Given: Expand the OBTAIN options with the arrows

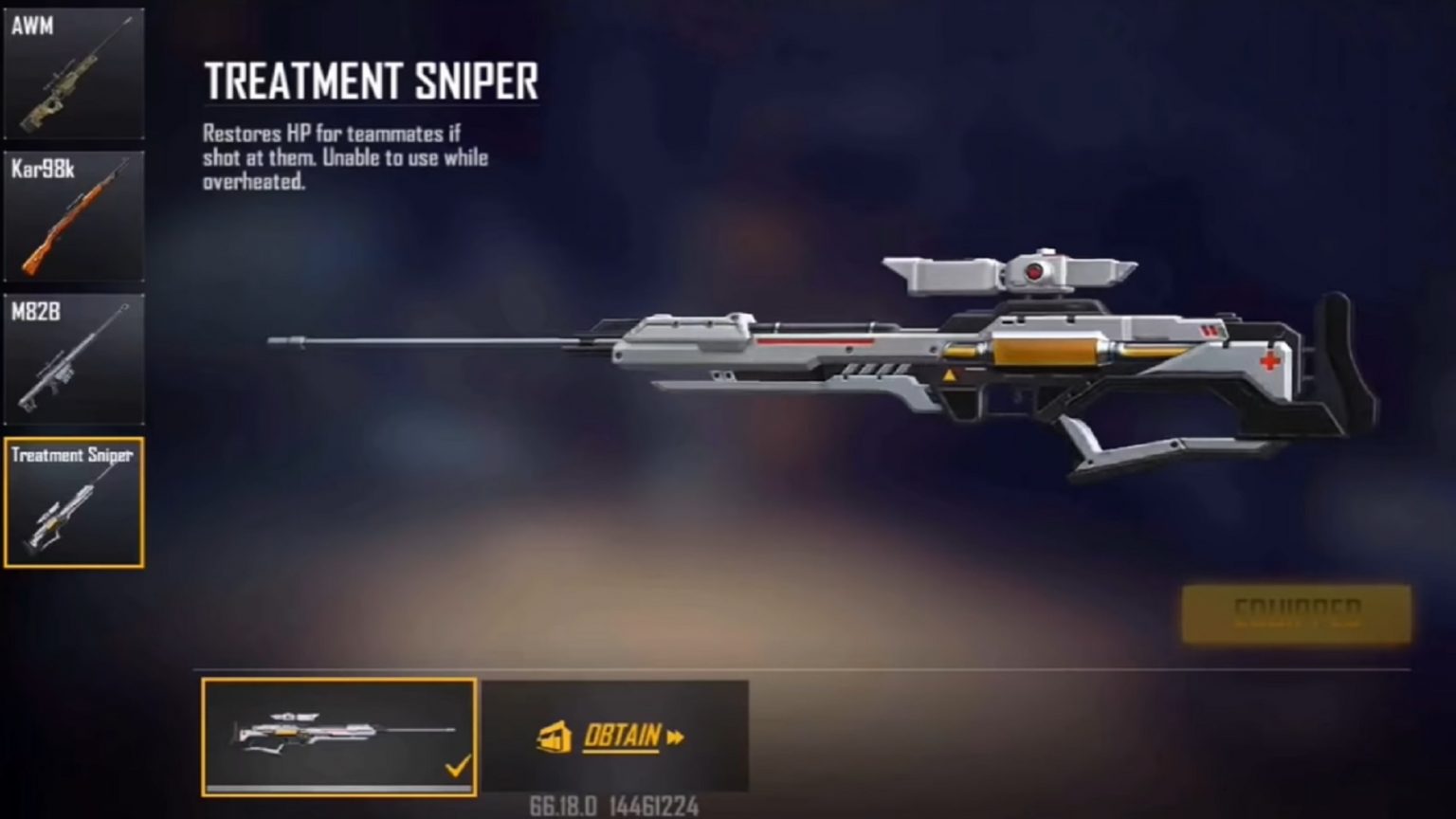Looking at the screenshot, I should tap(673, 737).
